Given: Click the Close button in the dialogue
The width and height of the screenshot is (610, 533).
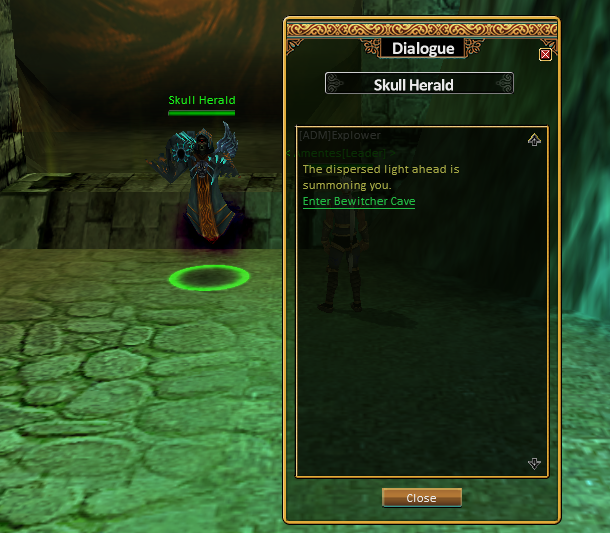Looking at the screenshot, I should click(421, 498).
